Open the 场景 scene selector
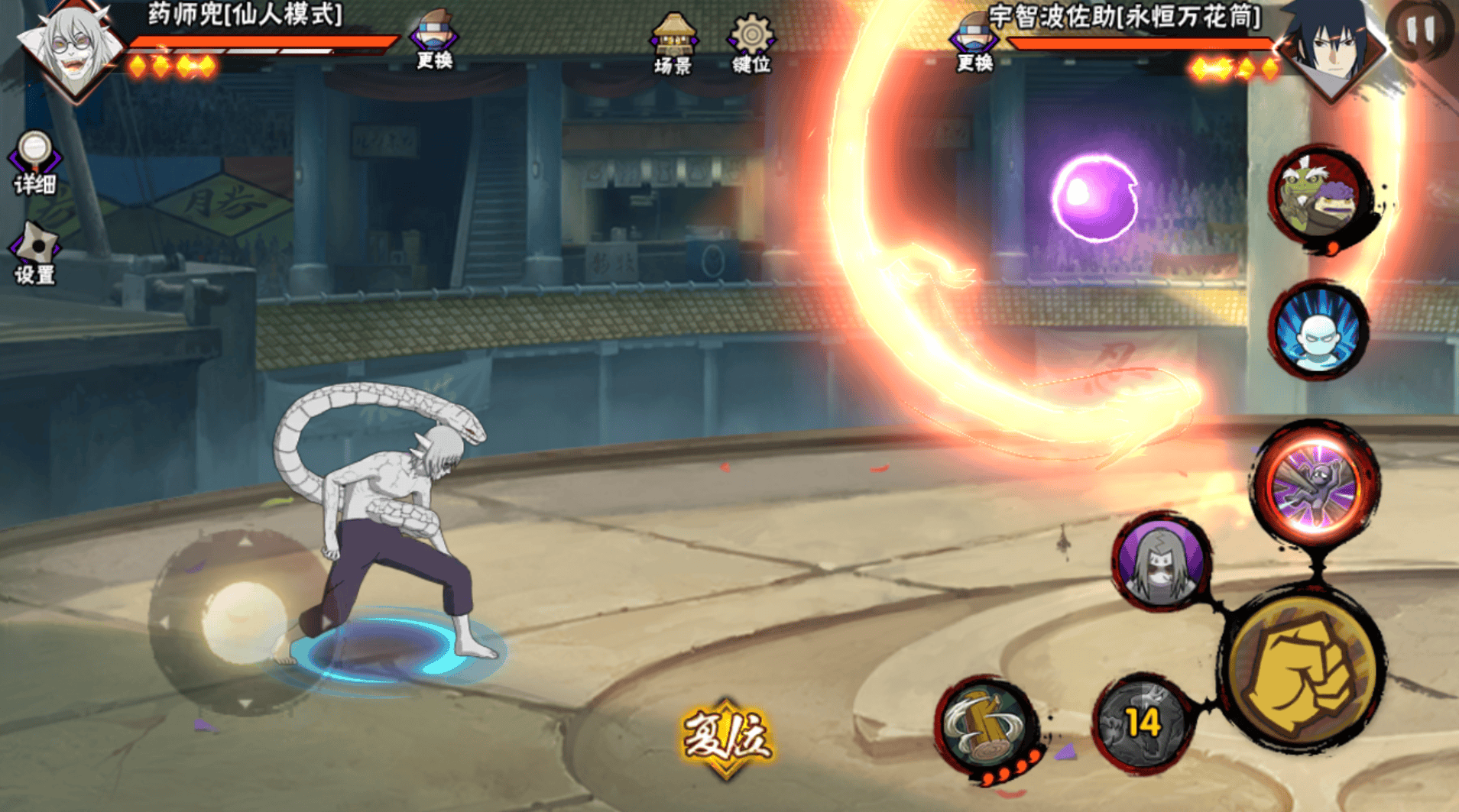Image resolution: width=1459 pixels, height=812 pixels. tap(673, 44)
